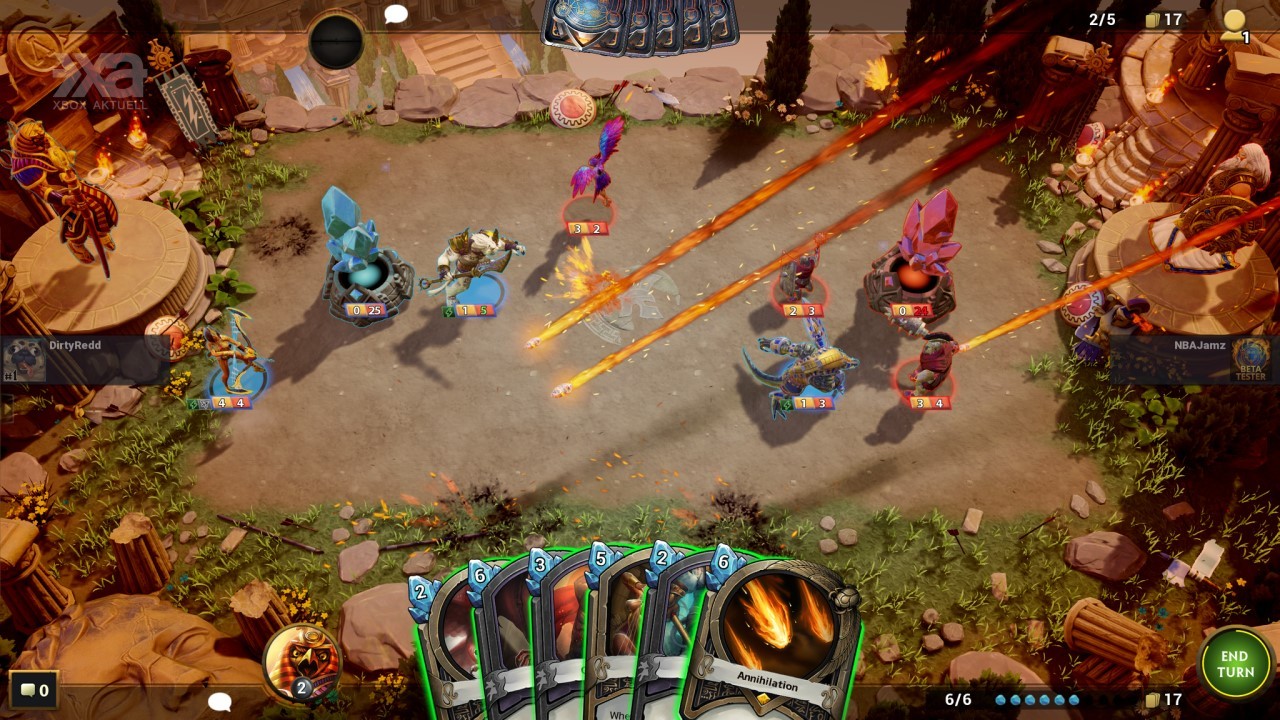Select the white beast unit with 1/5

pyautogui.click(x=476, y=267)
